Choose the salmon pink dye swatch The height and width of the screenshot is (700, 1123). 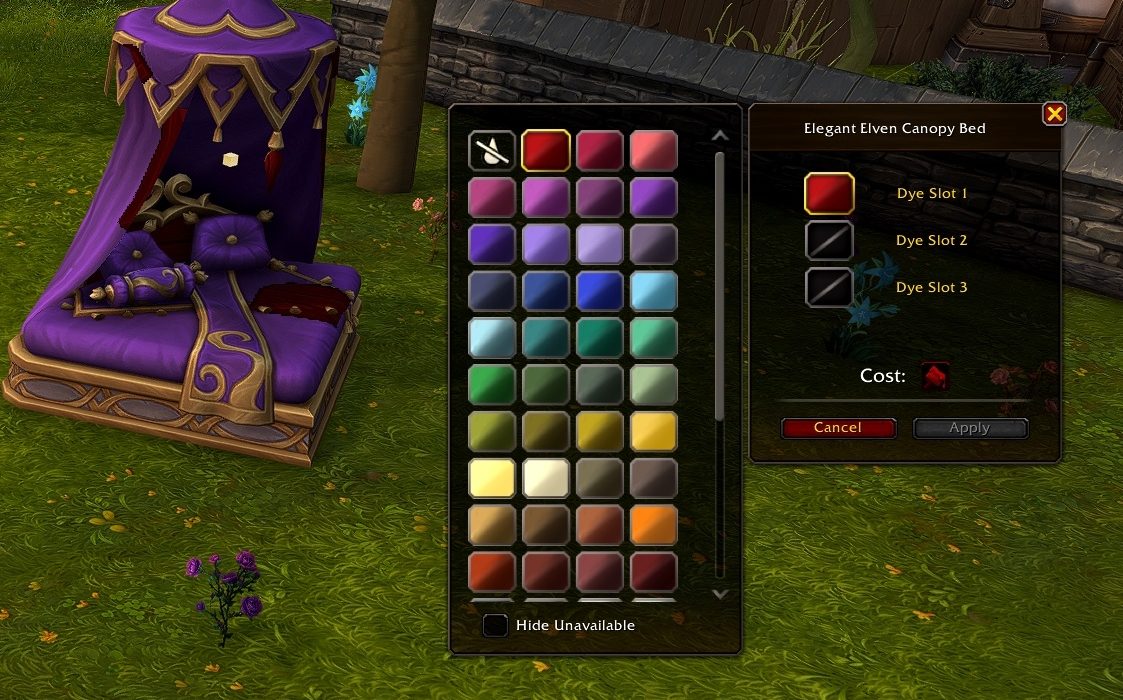pos(654,151)
